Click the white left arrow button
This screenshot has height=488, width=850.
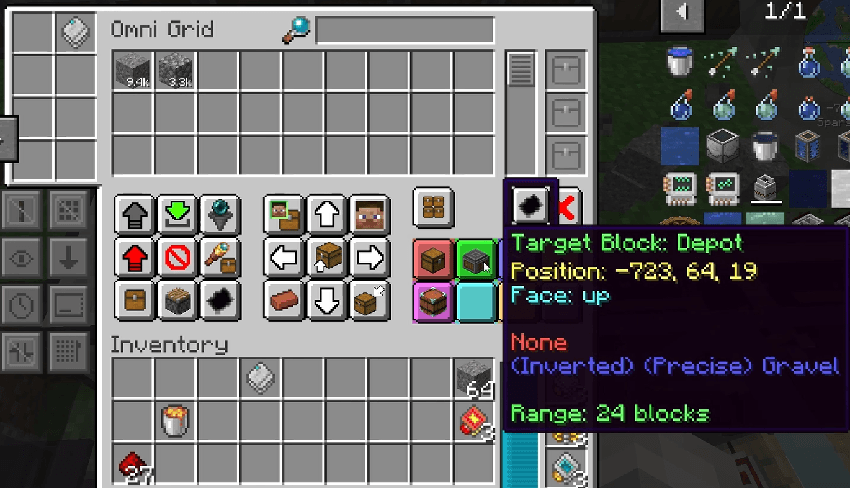click(x=284, y=257)
